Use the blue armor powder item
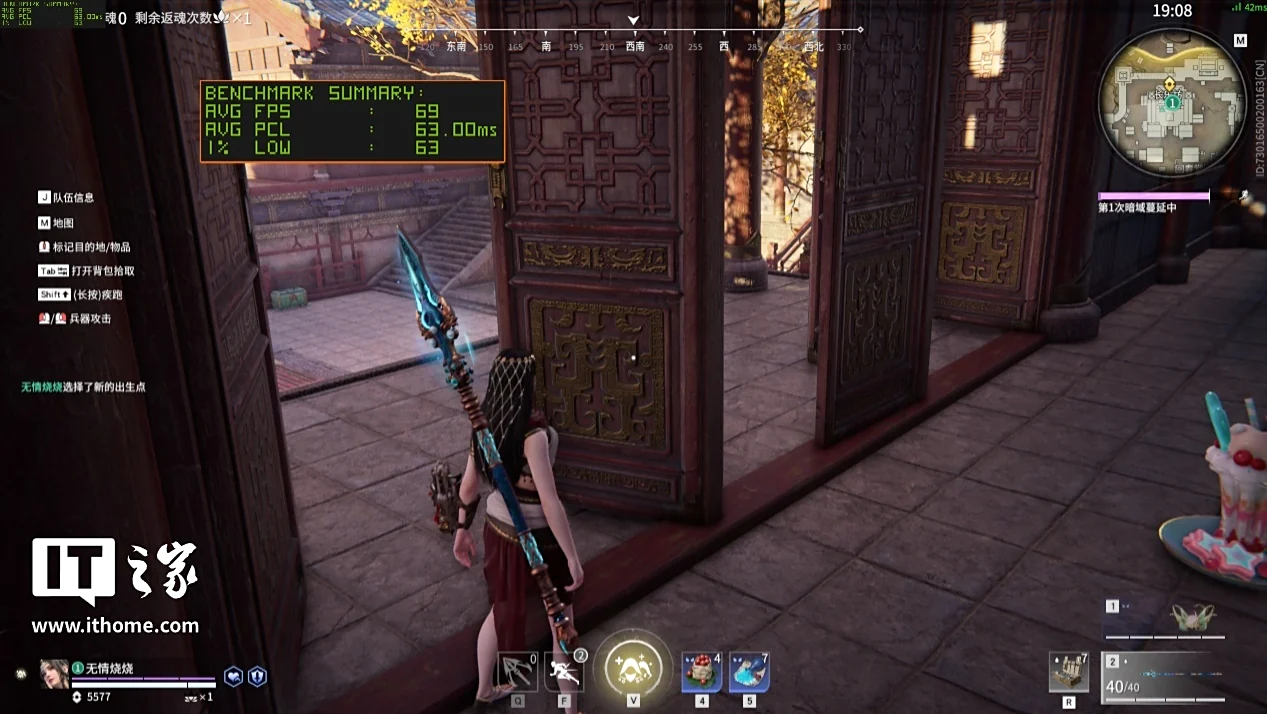1267x714 pixels. (x=749, y=671)
